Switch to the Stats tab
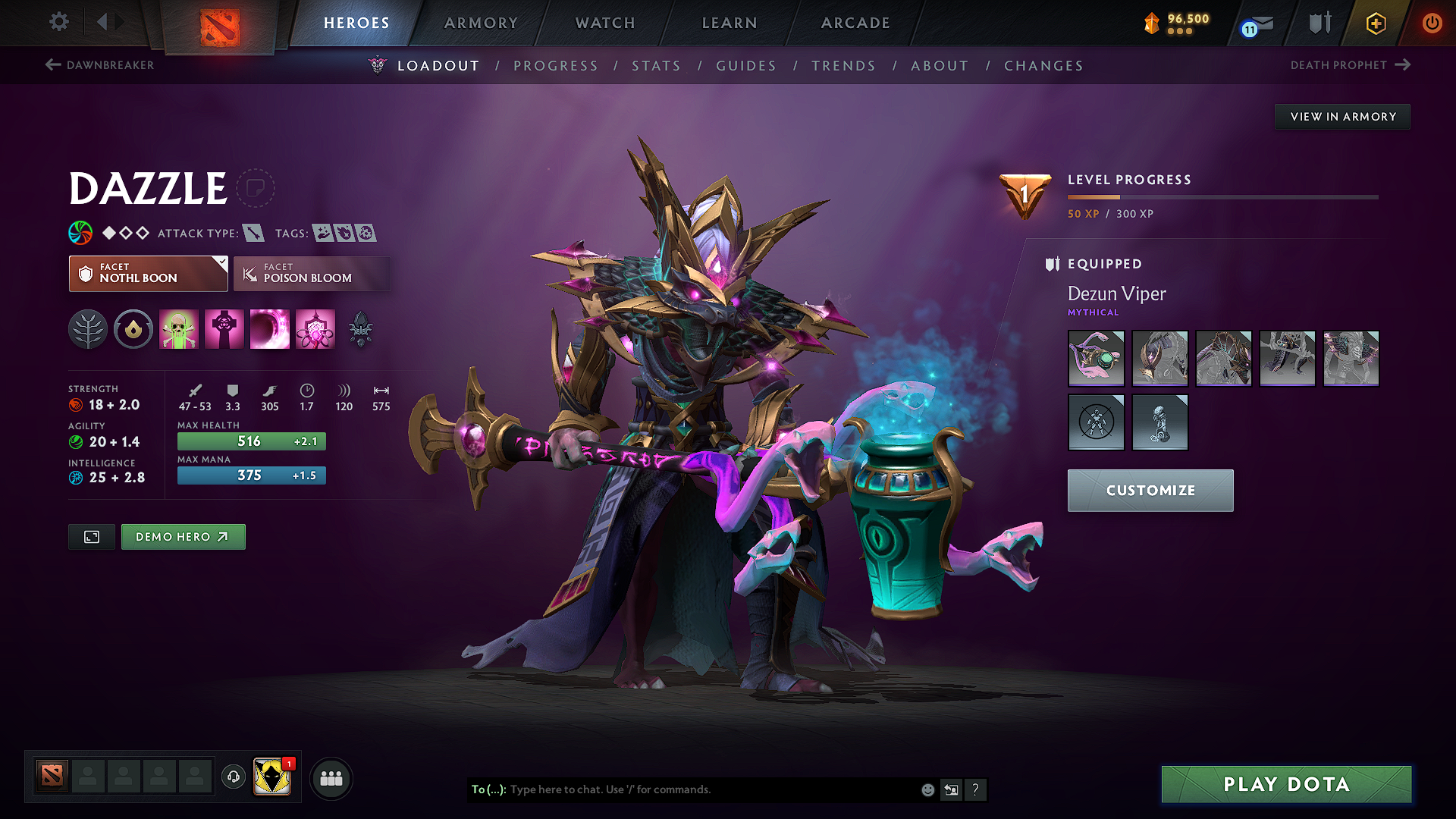Viewport: 1456px width, 819px height. 656,66
